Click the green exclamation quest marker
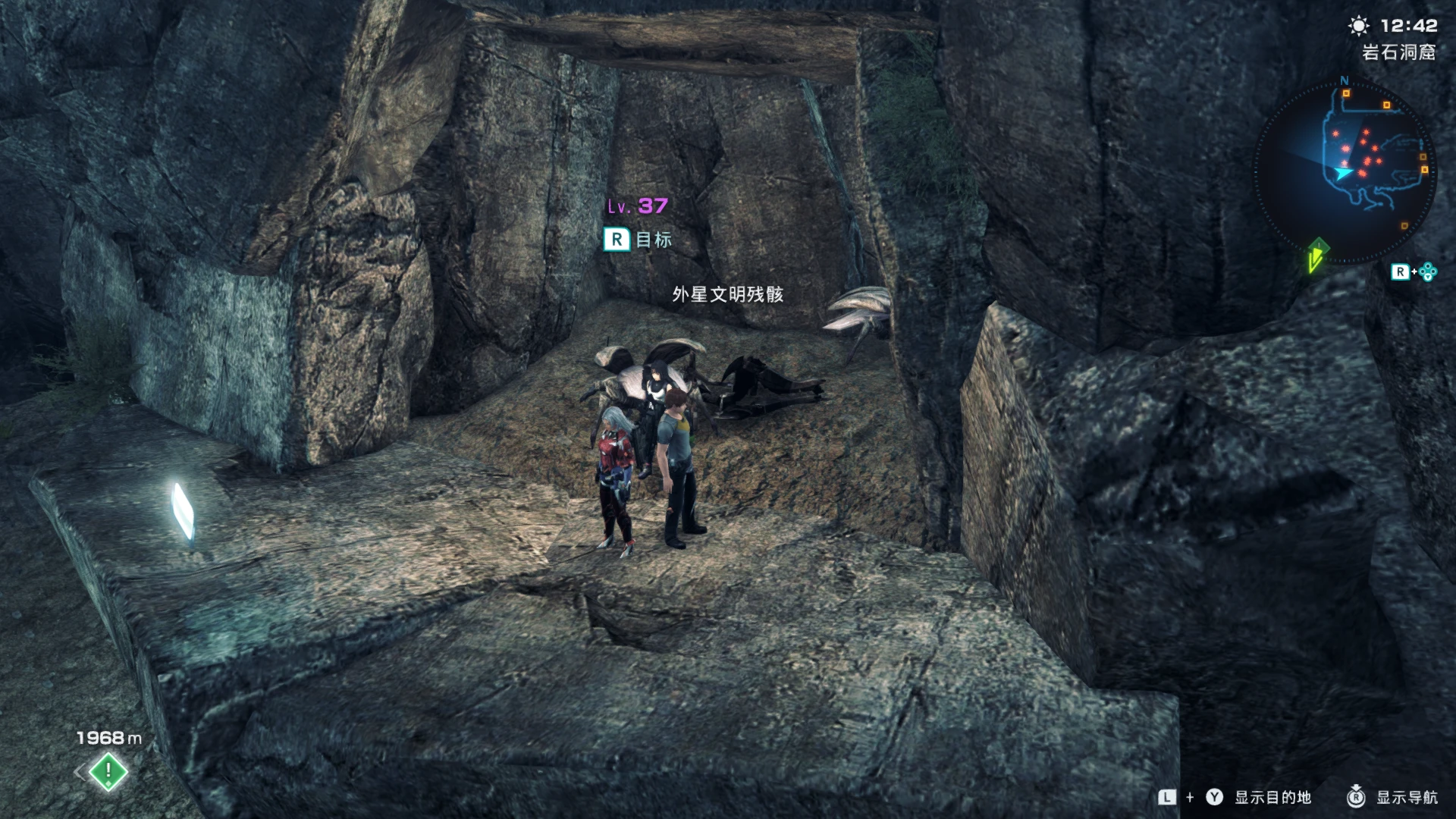1456x819 pixels. [107, 770]
